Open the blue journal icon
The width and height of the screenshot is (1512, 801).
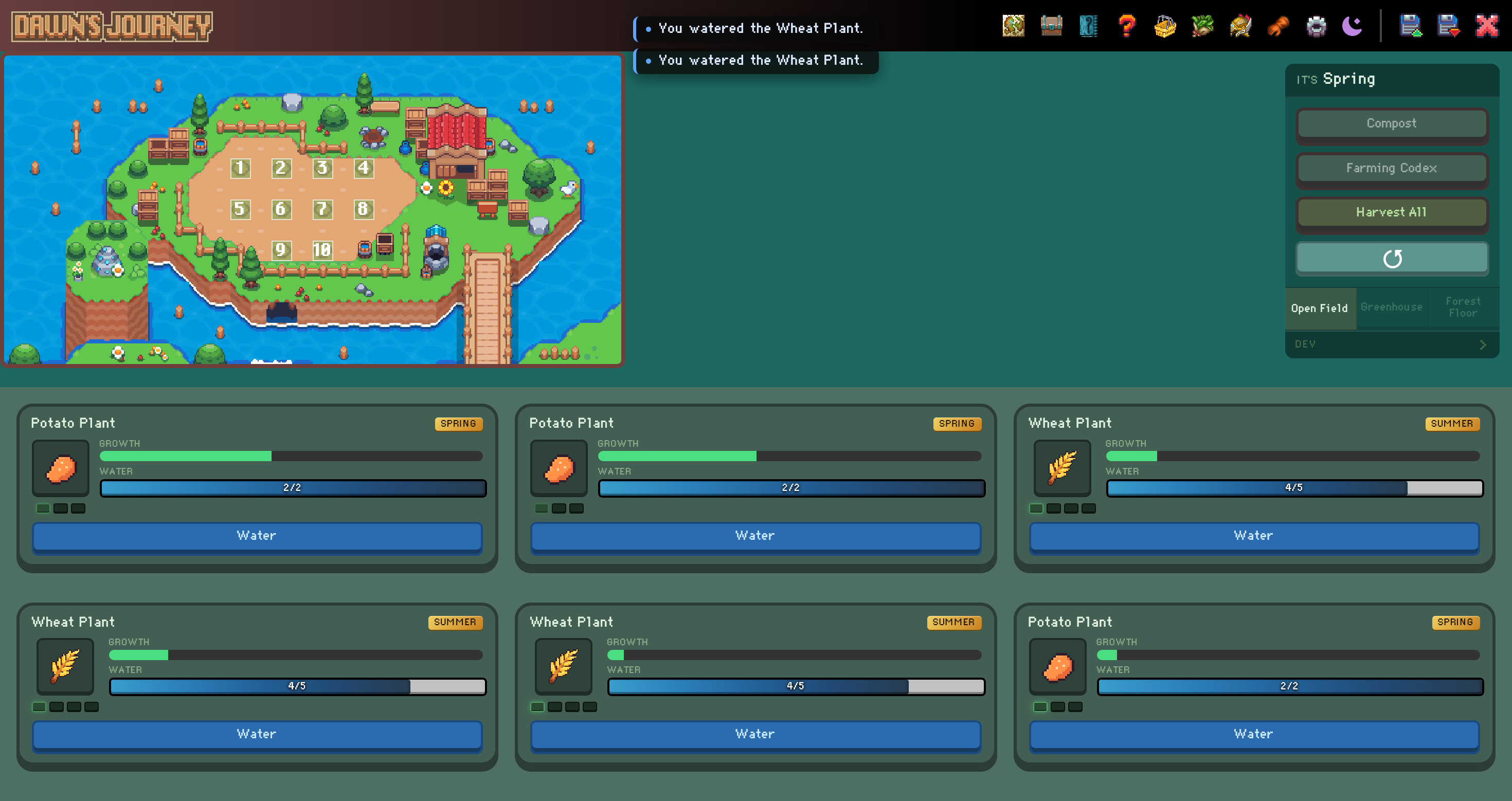pyautogui.click(x=1089, y=26)
